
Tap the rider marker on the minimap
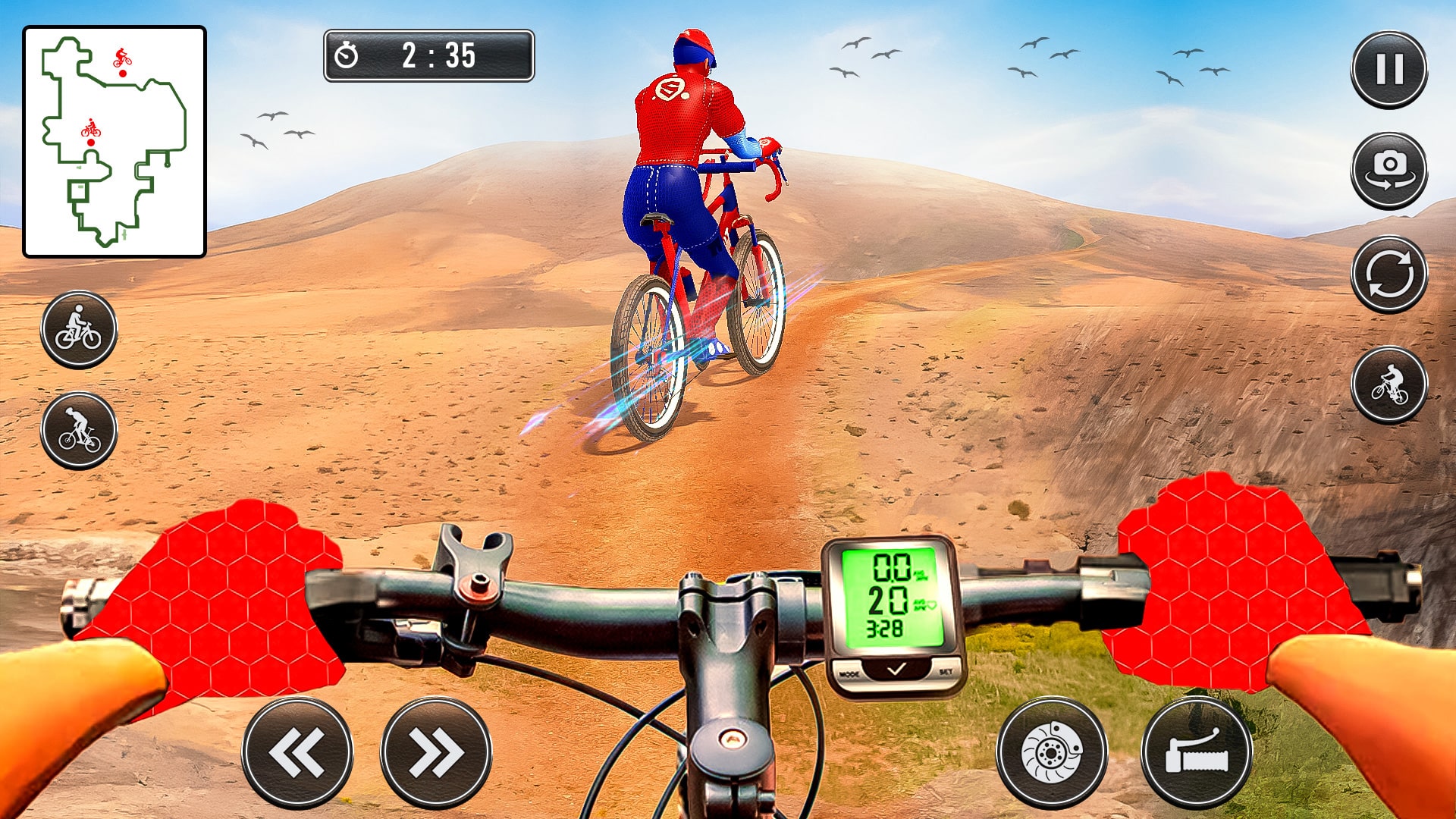93,133
